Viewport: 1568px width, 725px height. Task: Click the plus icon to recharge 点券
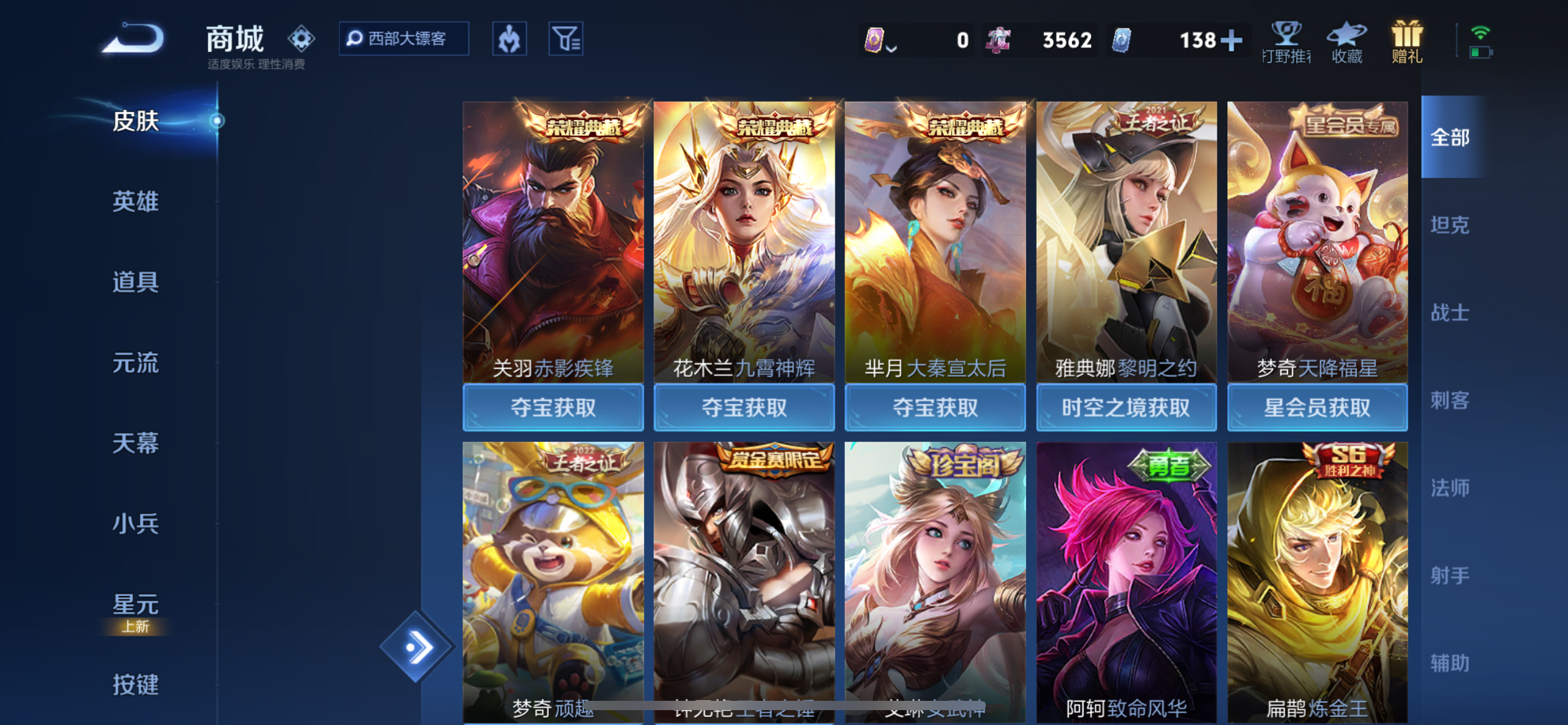coord(1232,40)
